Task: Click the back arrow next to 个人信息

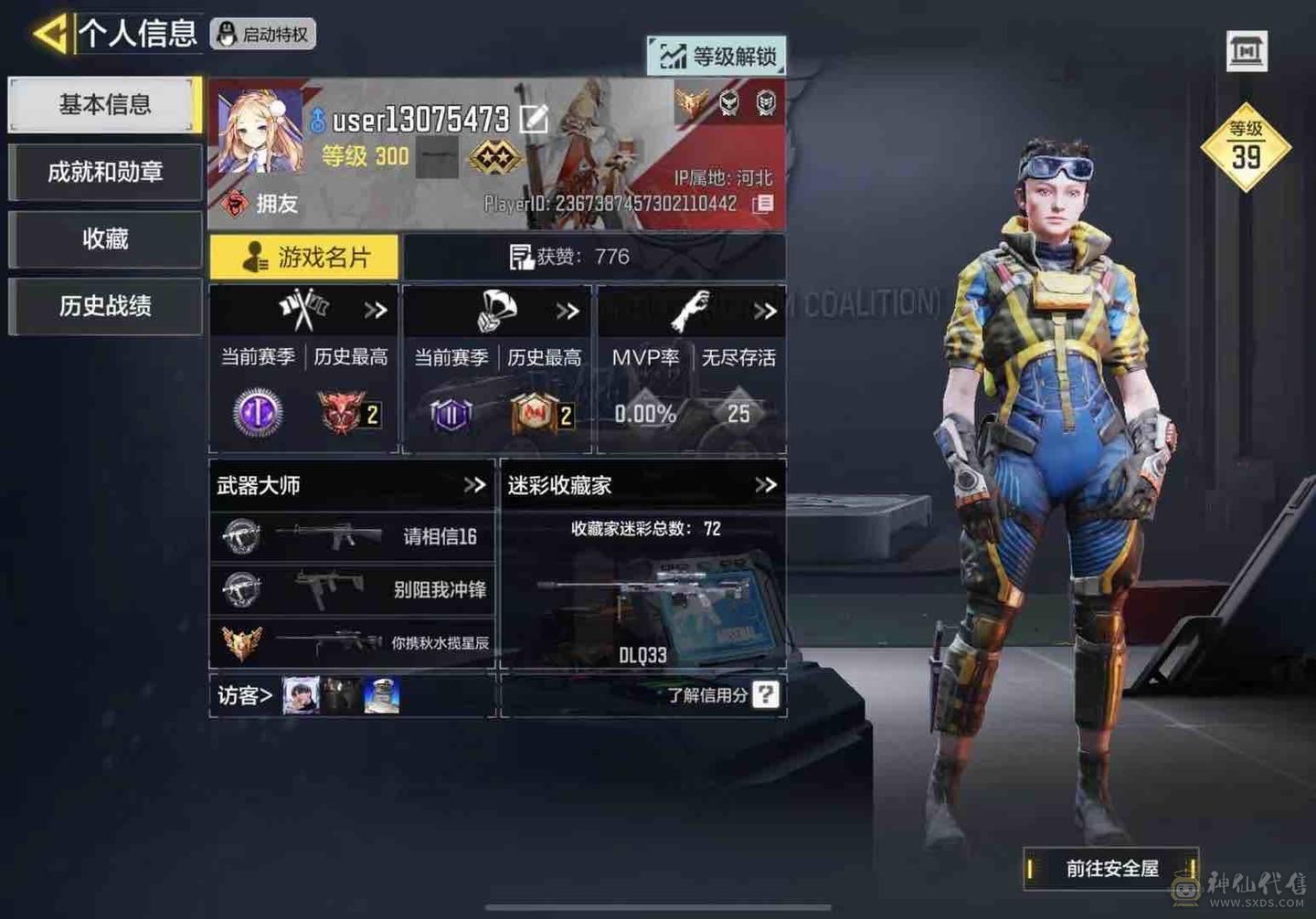Action: coord(50,30)
